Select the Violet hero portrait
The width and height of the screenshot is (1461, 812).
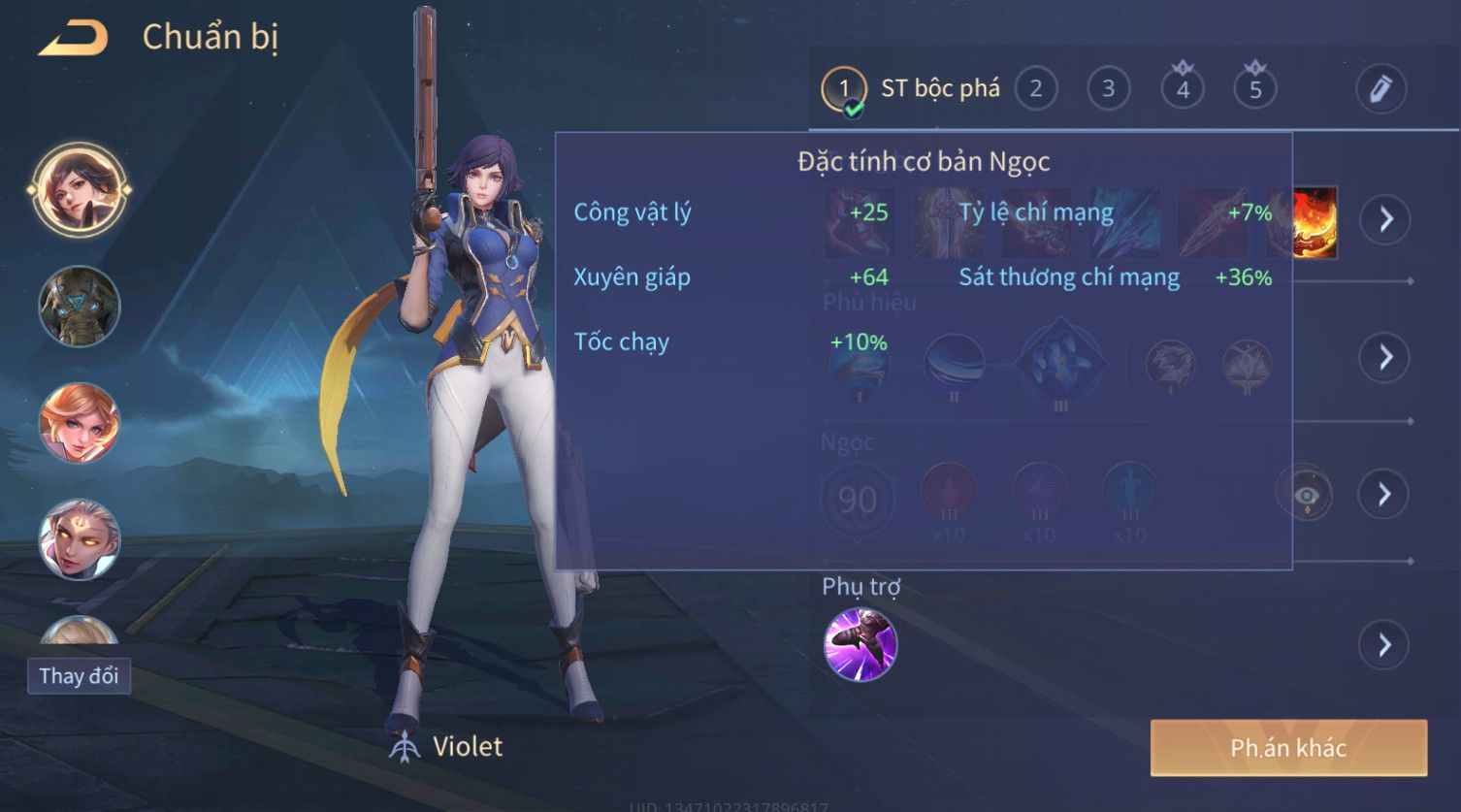[x=79, y=189]
